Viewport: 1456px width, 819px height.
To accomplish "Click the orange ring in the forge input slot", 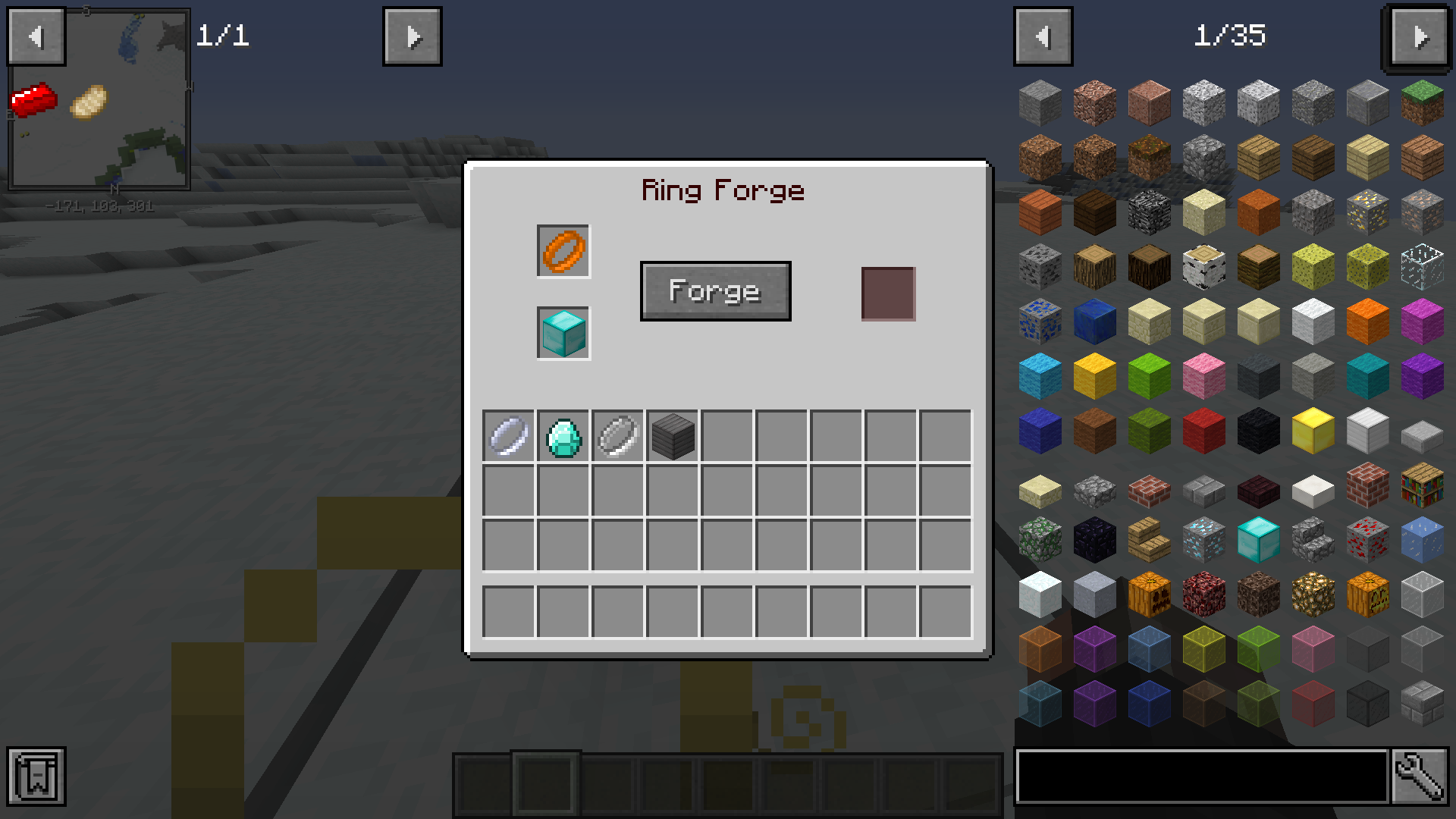I will 563,251.
